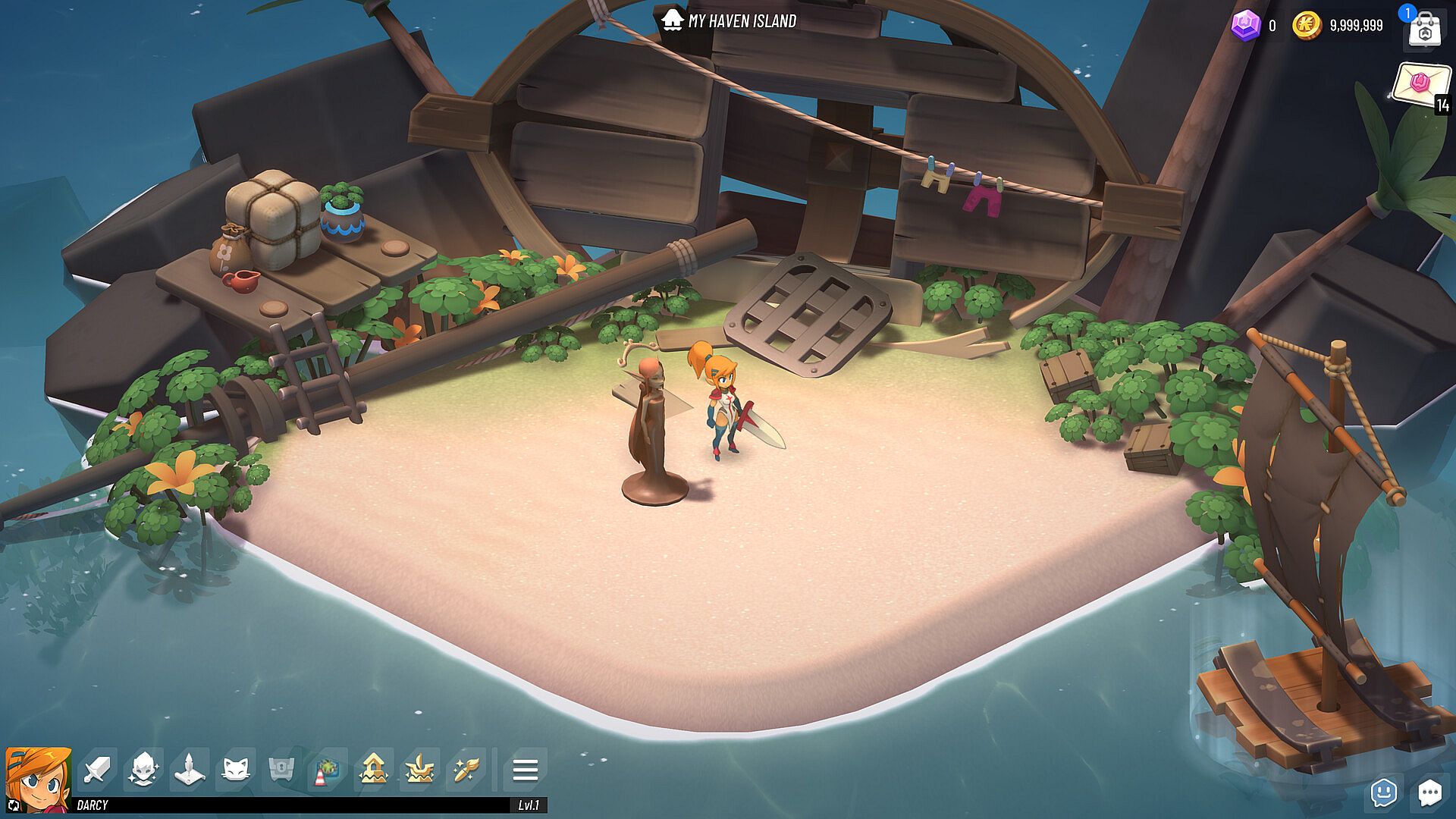Click the smiley face emote bubble
Screen dimensions: 1456x819
(x=1384, y=793)
